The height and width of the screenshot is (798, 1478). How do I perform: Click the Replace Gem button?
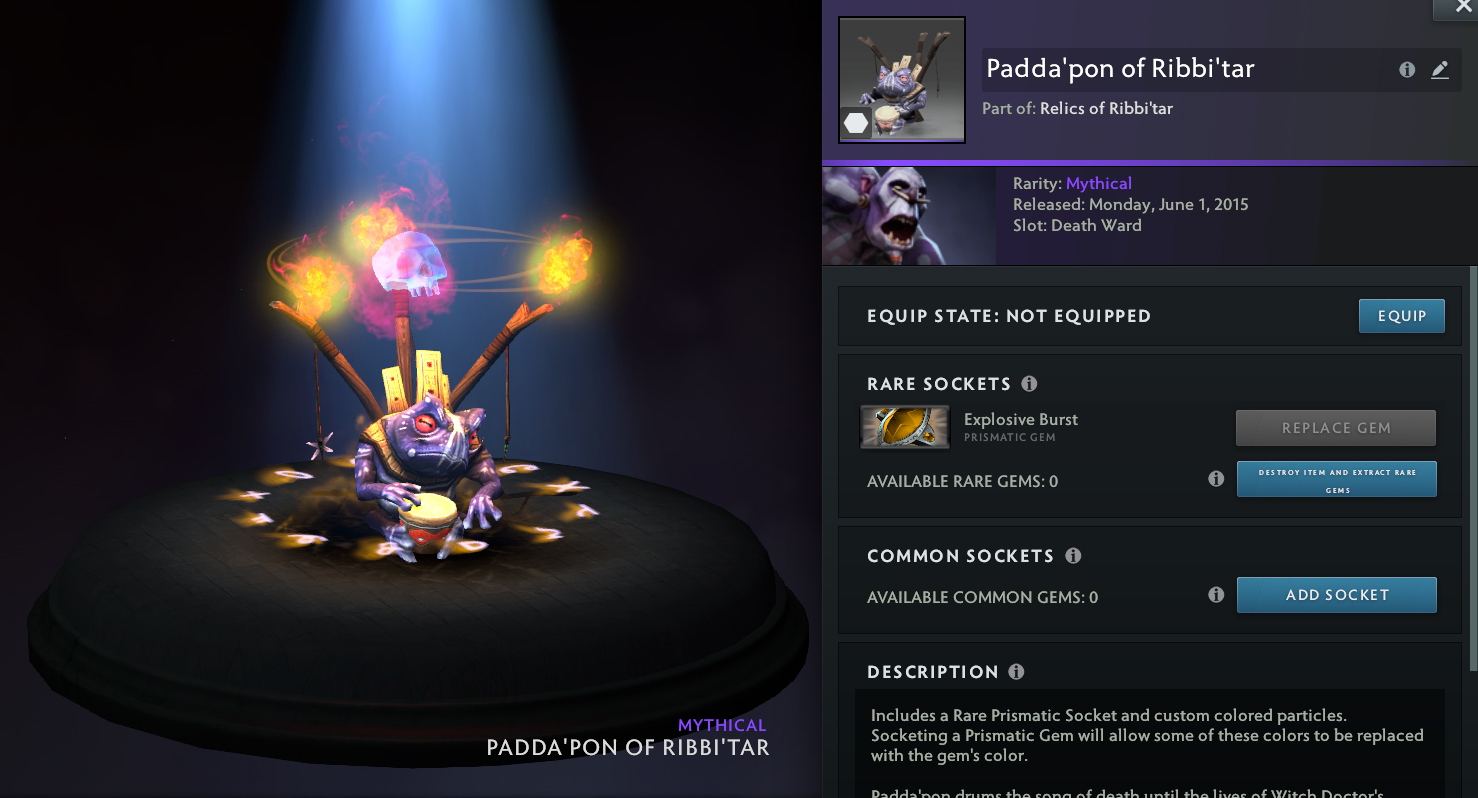click(1336, 428)
